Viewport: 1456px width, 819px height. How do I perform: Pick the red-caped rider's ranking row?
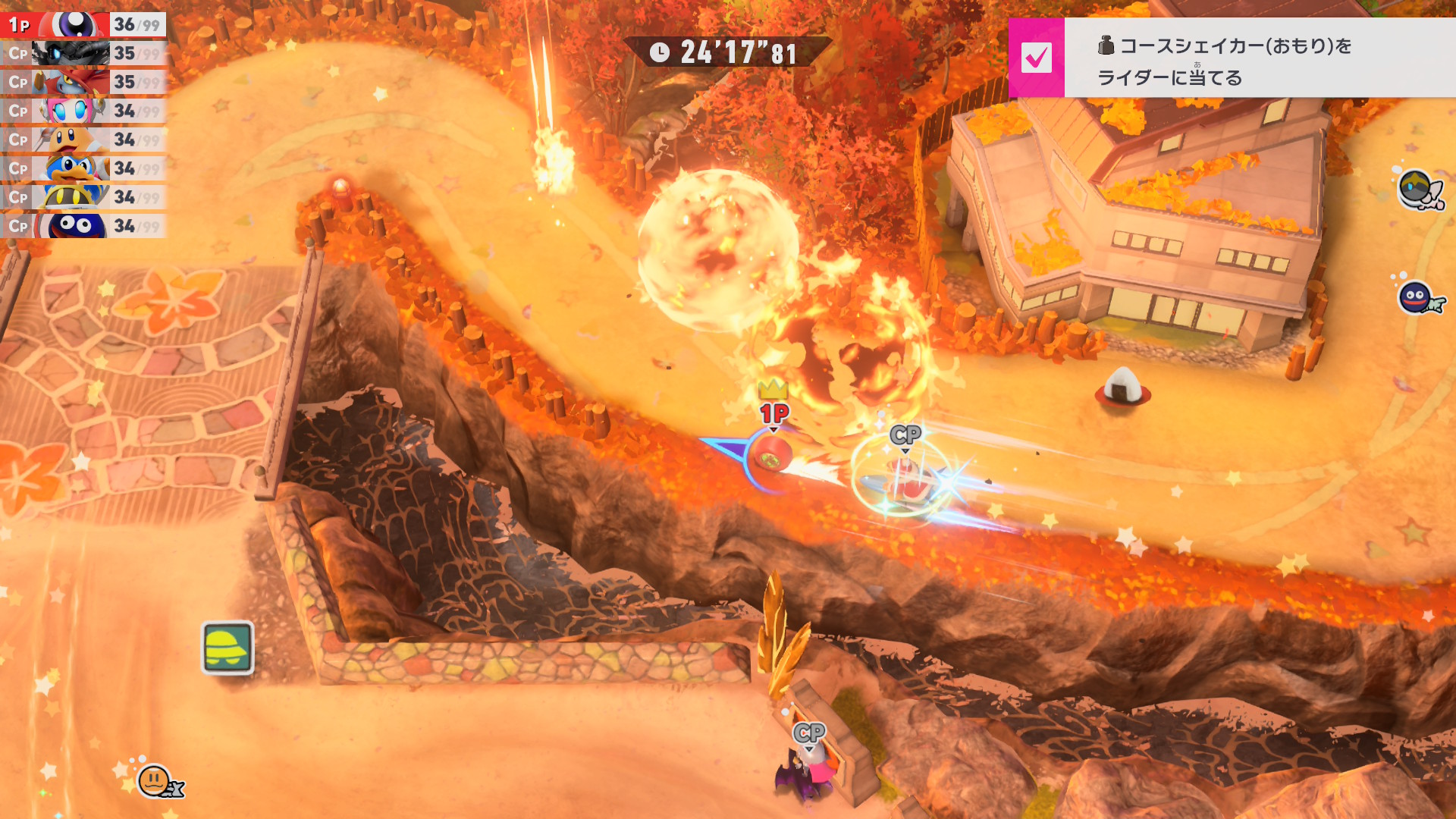point(83,82)
